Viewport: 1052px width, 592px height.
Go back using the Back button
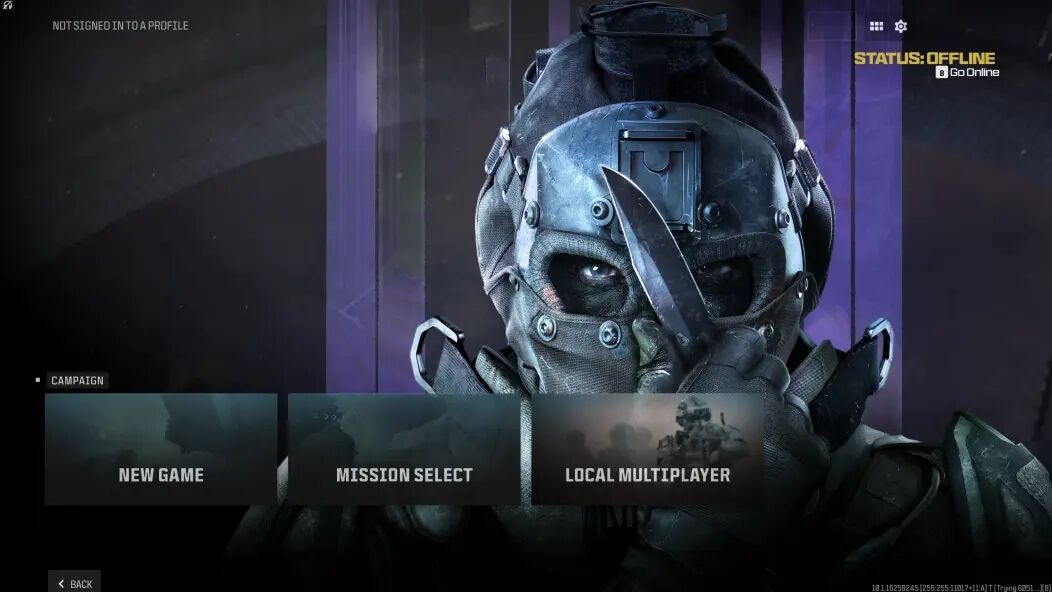[x=75, y=583]
